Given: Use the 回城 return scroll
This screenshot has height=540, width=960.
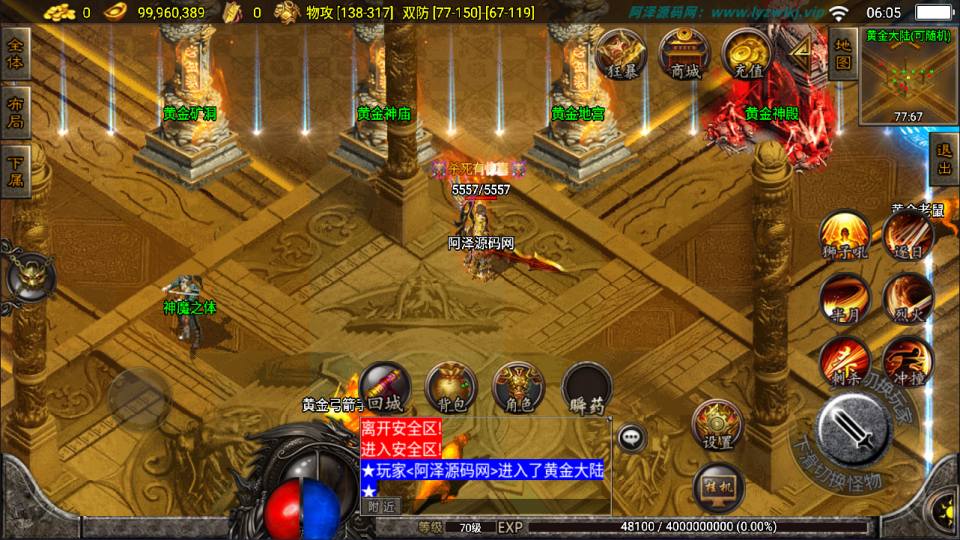Looking at the screenshot, I should (x=384, y=388).
